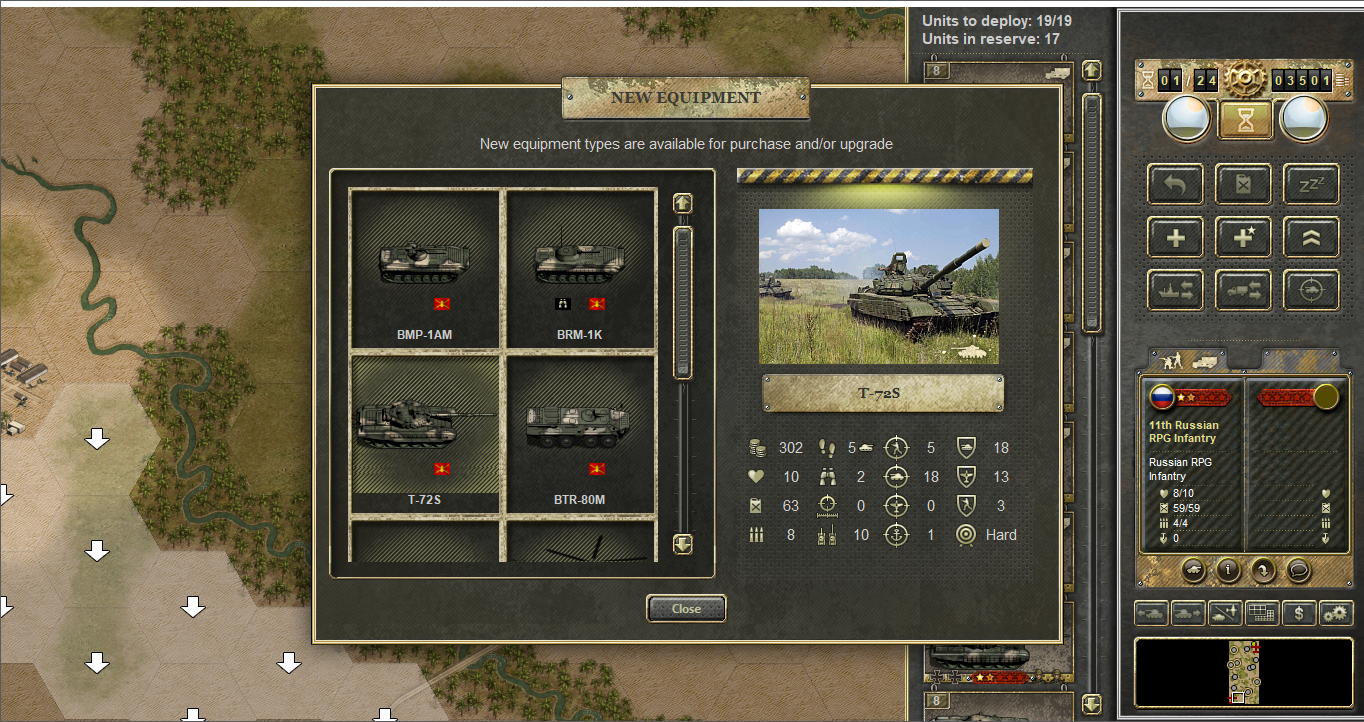
Task: Click the plus-with-star elite replacements button
Action: click(1243, 237)
